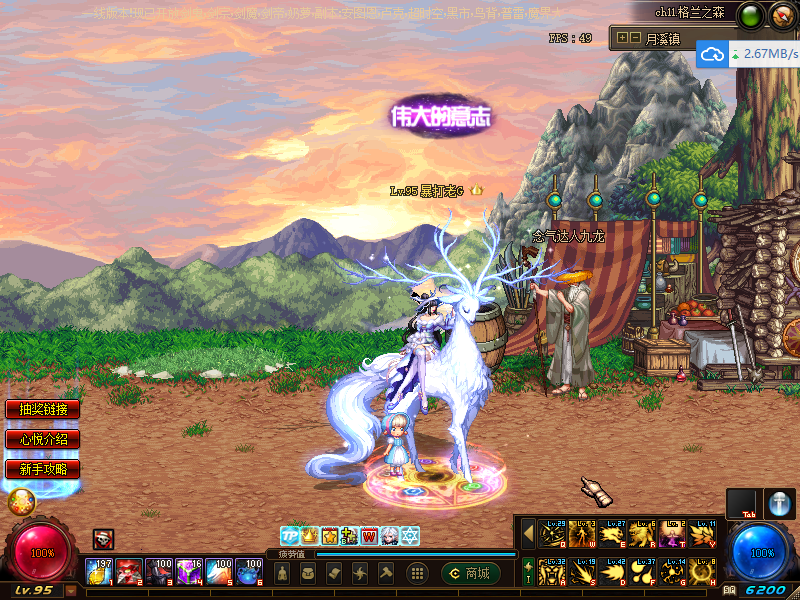Click the green orb channel button
Viewport: 800px width, 600px height.
pyautogui.click(x=750, y=14)
